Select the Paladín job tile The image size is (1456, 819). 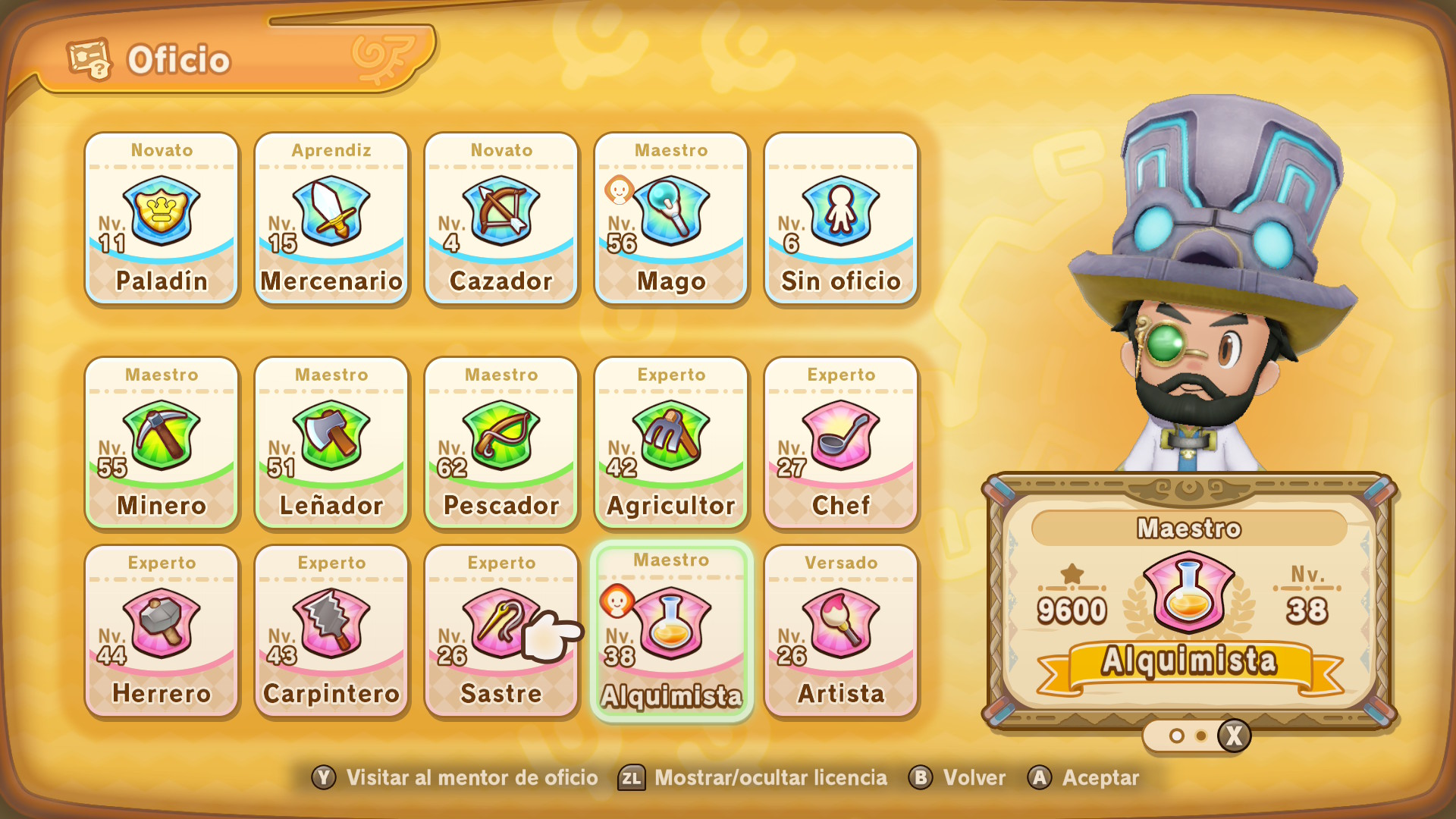pos(162,218)
